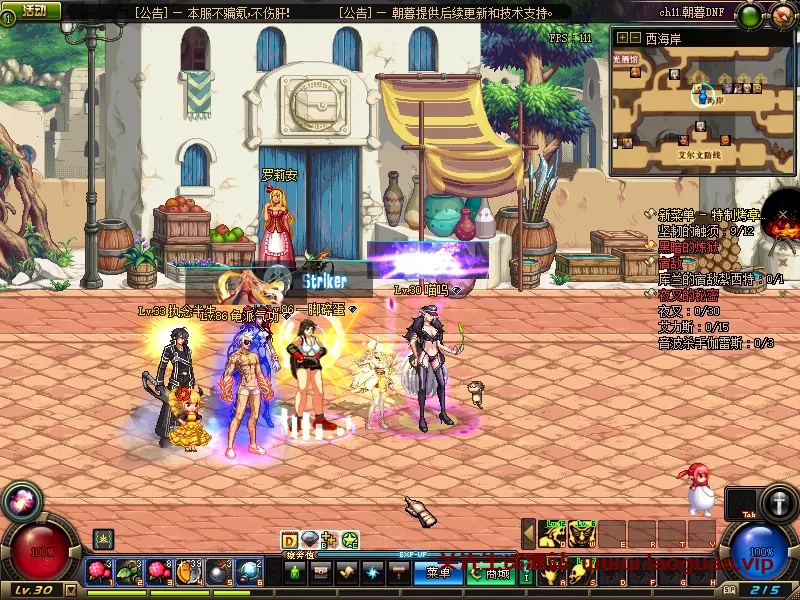Image resolution: width=800 pixels, height=600 pixels.
Task: Click the orange D buff icon
Action: [x=290, y=540]
